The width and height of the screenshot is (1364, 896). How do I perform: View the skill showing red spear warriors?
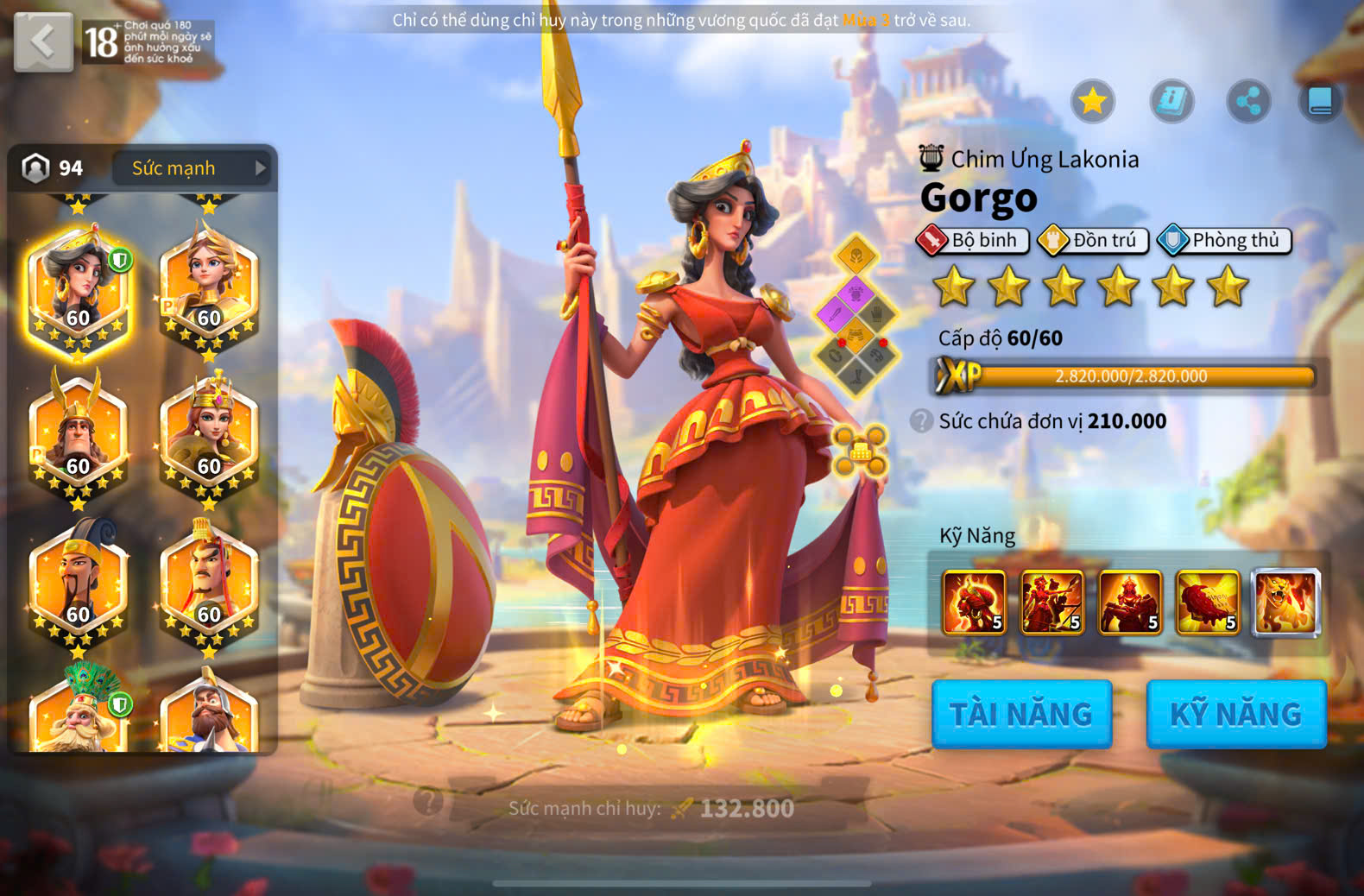coord(1051,603)
